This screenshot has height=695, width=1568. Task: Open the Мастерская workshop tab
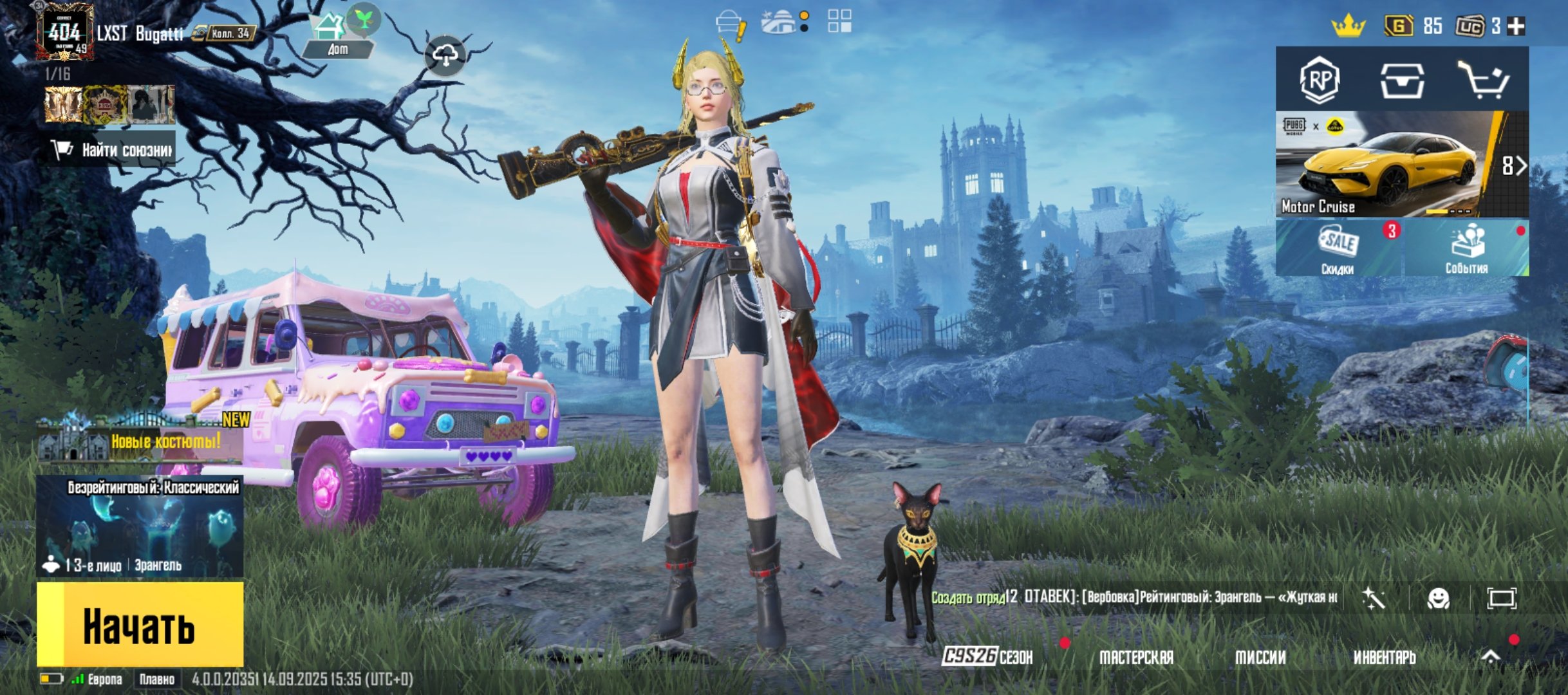point(1136,657)
